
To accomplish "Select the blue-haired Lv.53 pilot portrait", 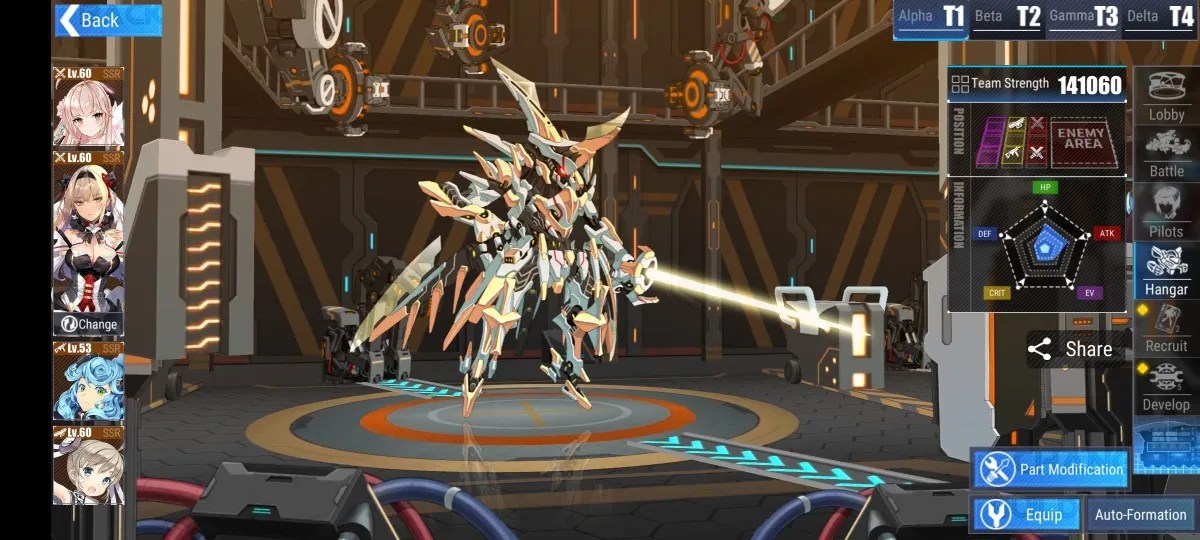I will click(88, 382).
